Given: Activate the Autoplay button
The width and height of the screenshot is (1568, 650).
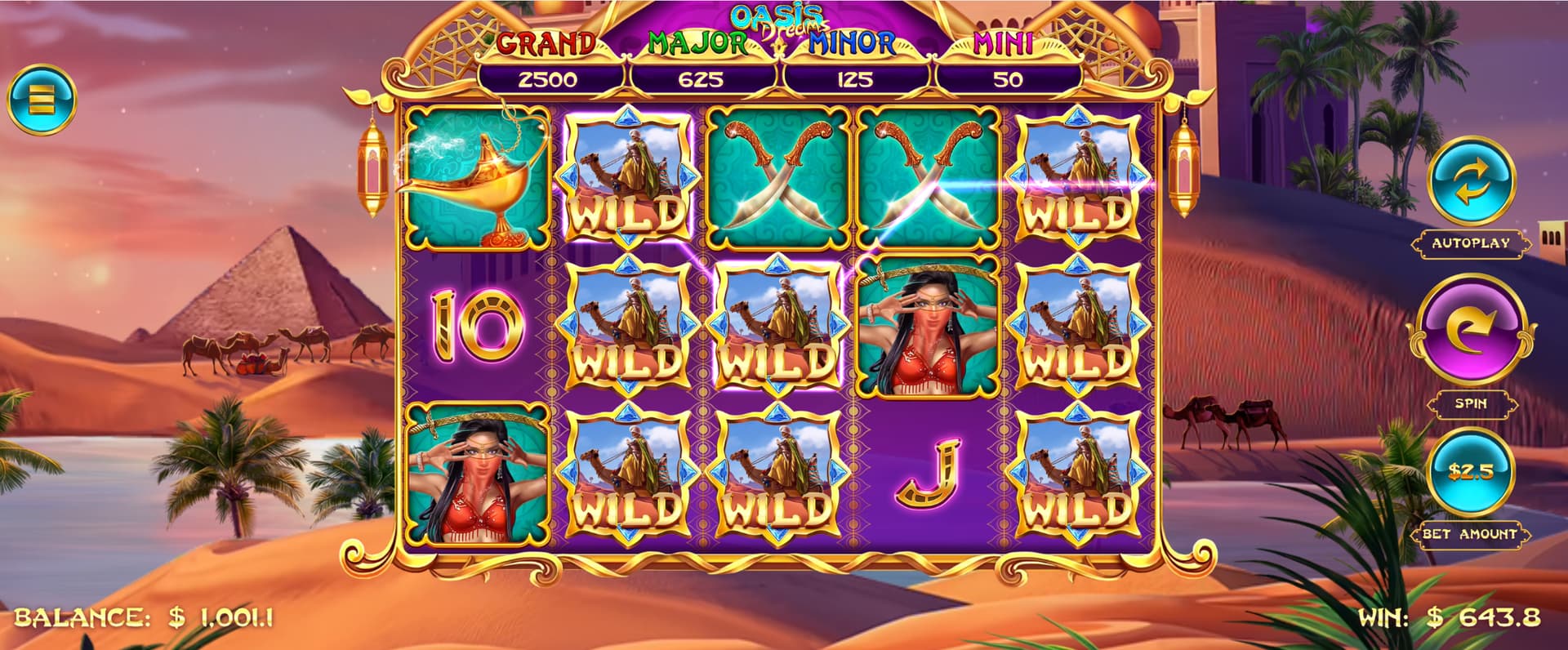Looking at the screenshot, I should click(x=1471, y=183).
